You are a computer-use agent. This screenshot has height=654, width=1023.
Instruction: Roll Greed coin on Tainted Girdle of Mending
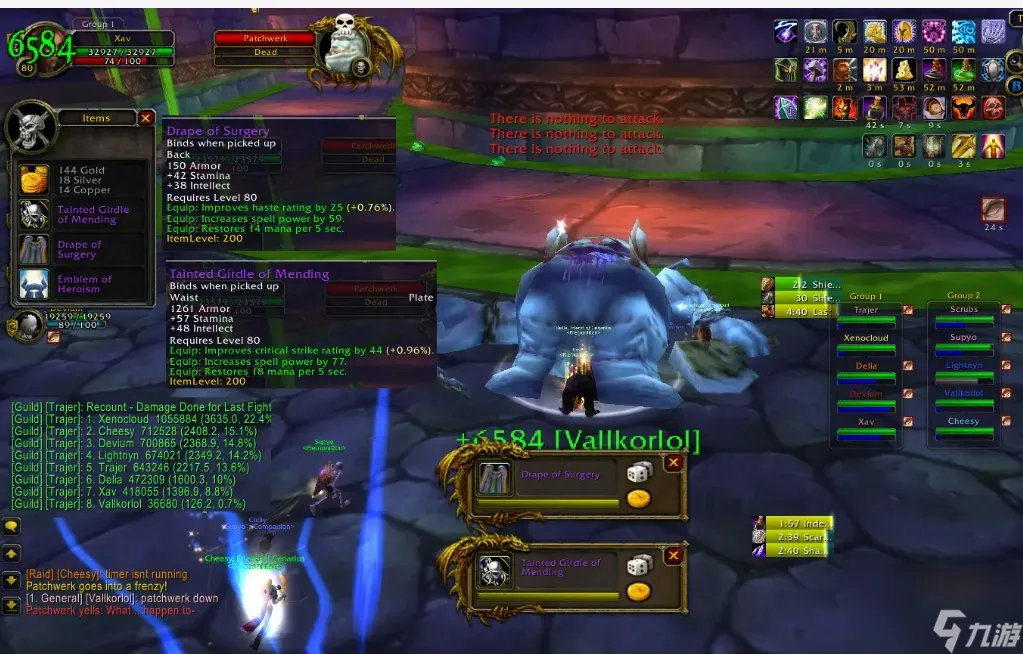[638, 591]
